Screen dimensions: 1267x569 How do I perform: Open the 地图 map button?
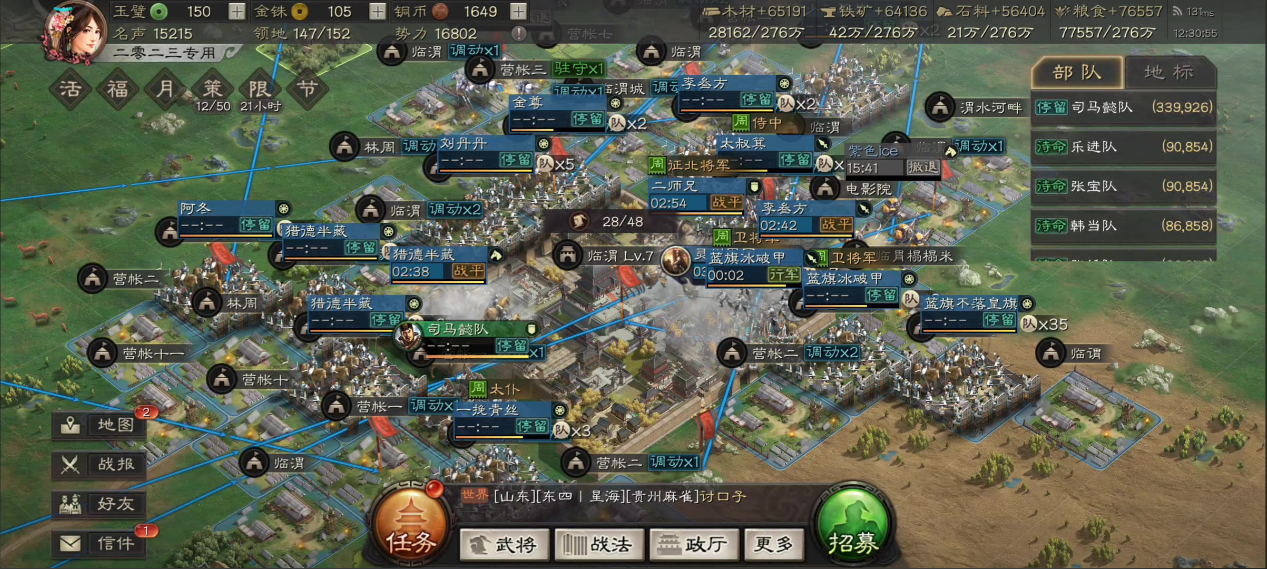pyautogui.click(x=100, y=425)
